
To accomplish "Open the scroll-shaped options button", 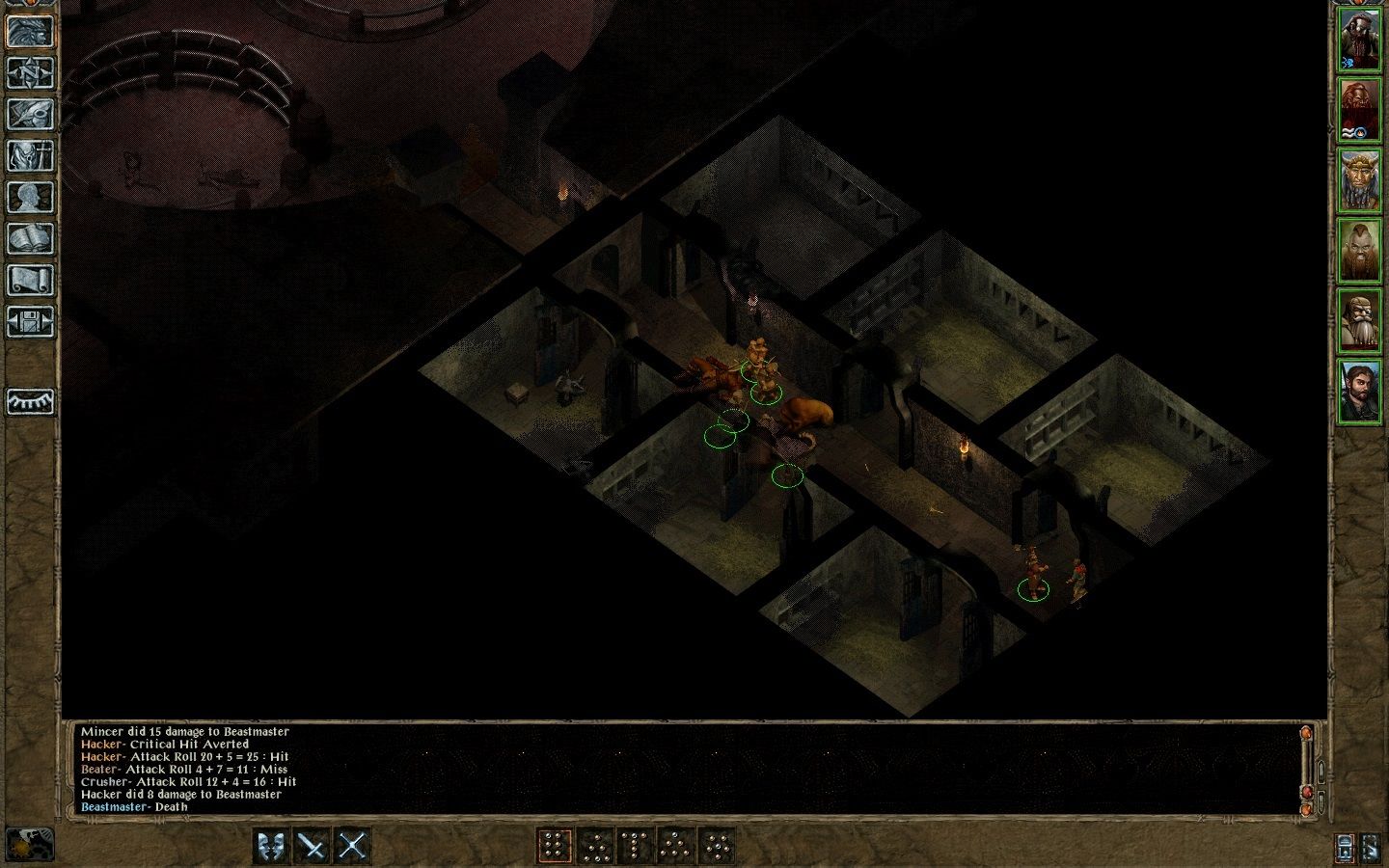I will click(30, 280).
